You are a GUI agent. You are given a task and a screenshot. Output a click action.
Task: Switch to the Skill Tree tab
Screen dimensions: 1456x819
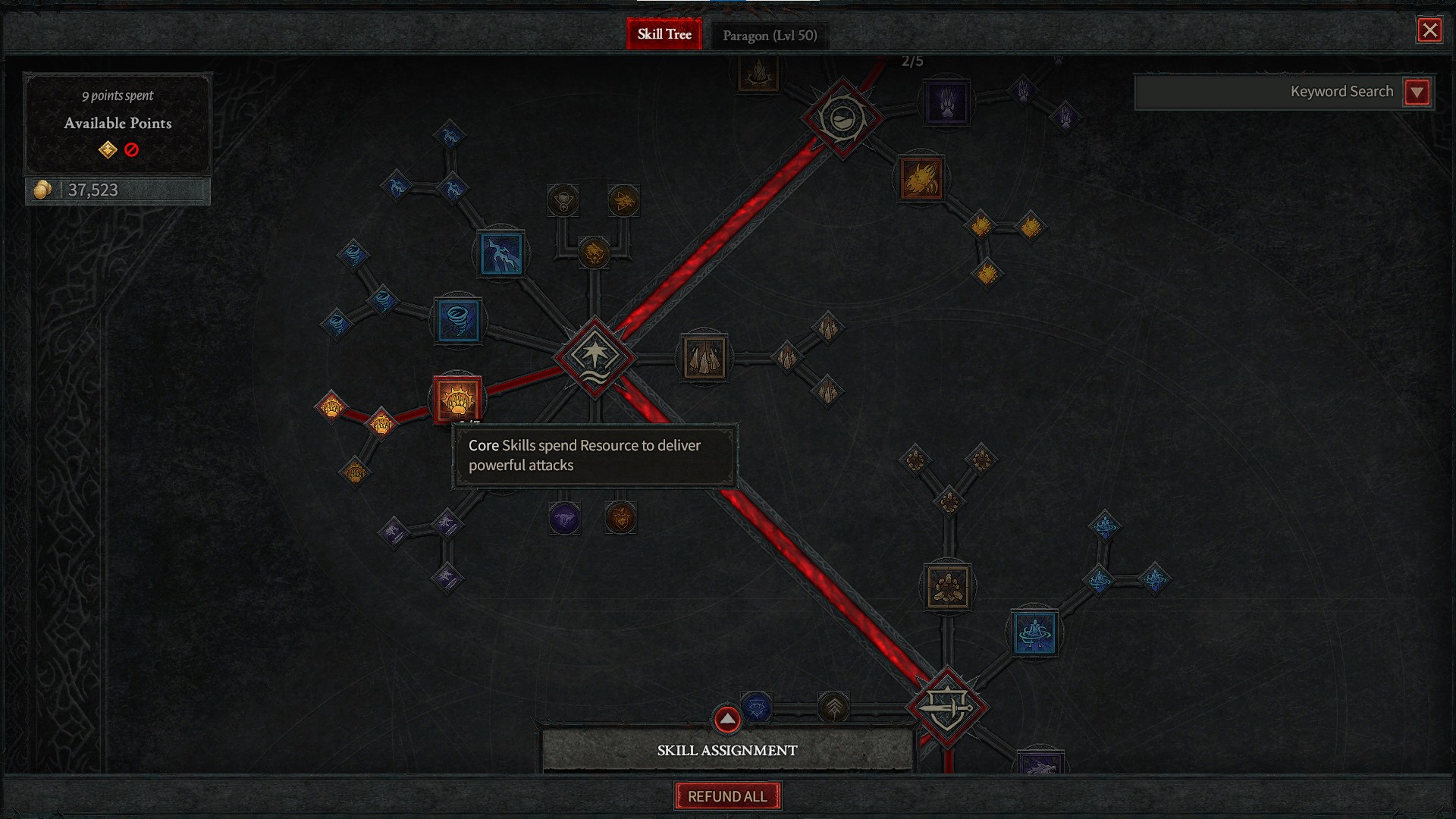point(664,34)
